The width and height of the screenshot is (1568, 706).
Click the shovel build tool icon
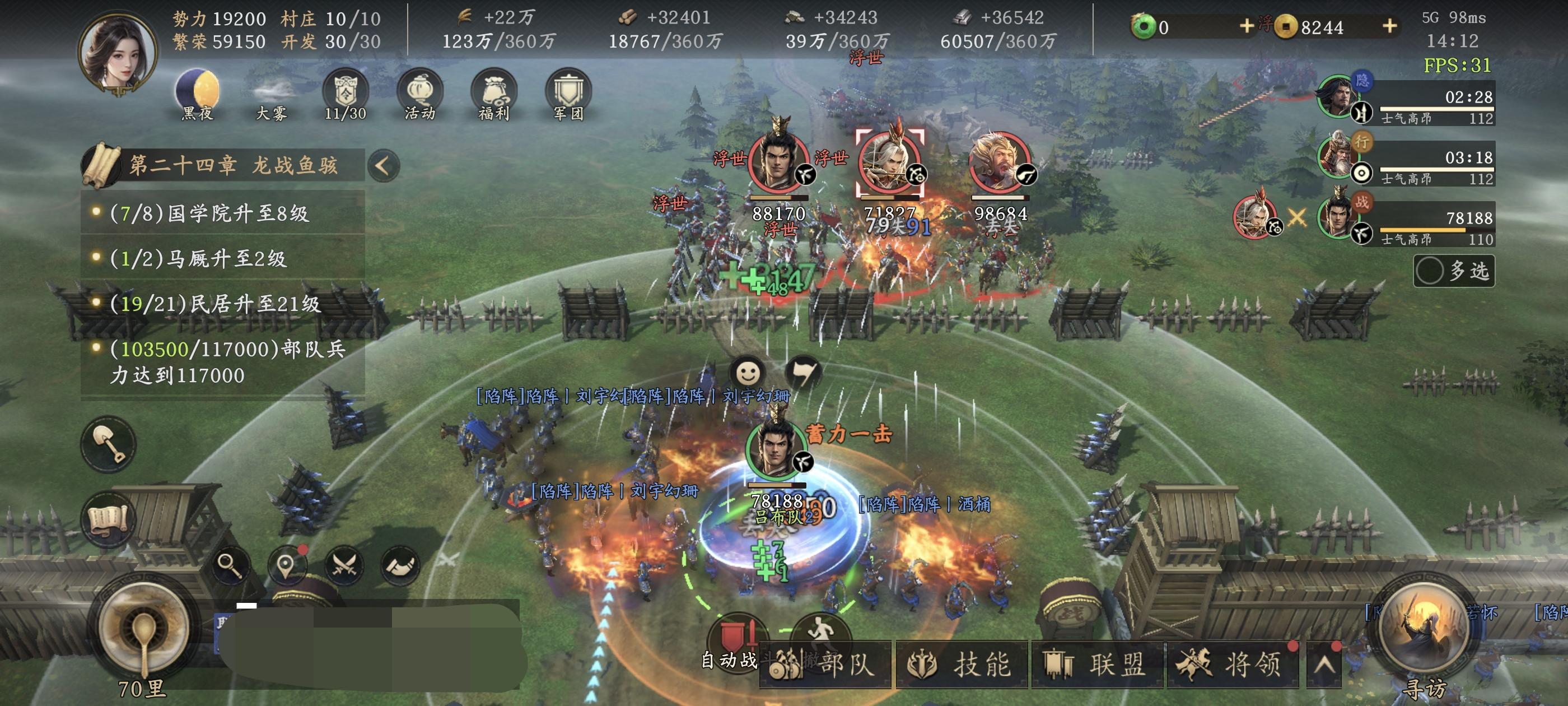click(x=109, y=444)
